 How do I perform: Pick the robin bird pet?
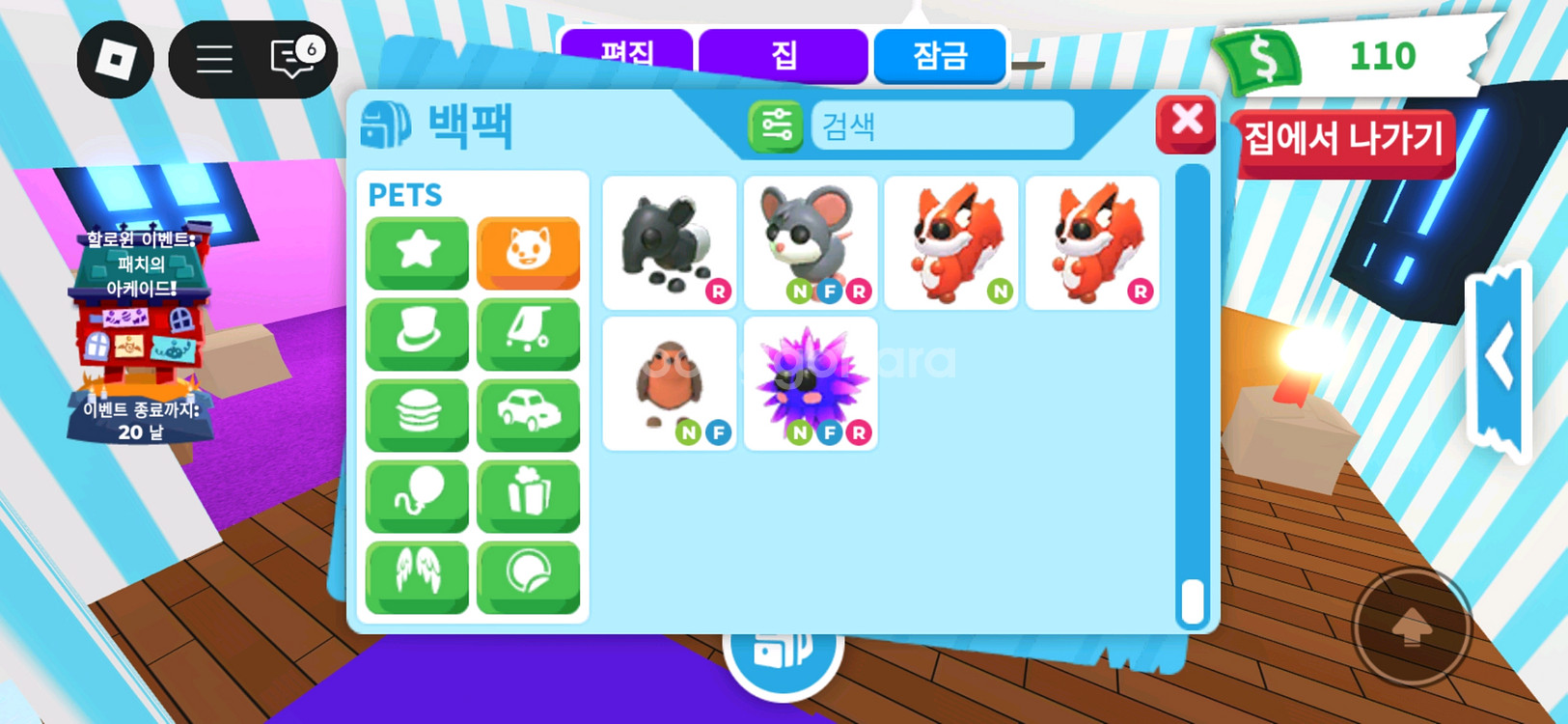pos(669,383)
